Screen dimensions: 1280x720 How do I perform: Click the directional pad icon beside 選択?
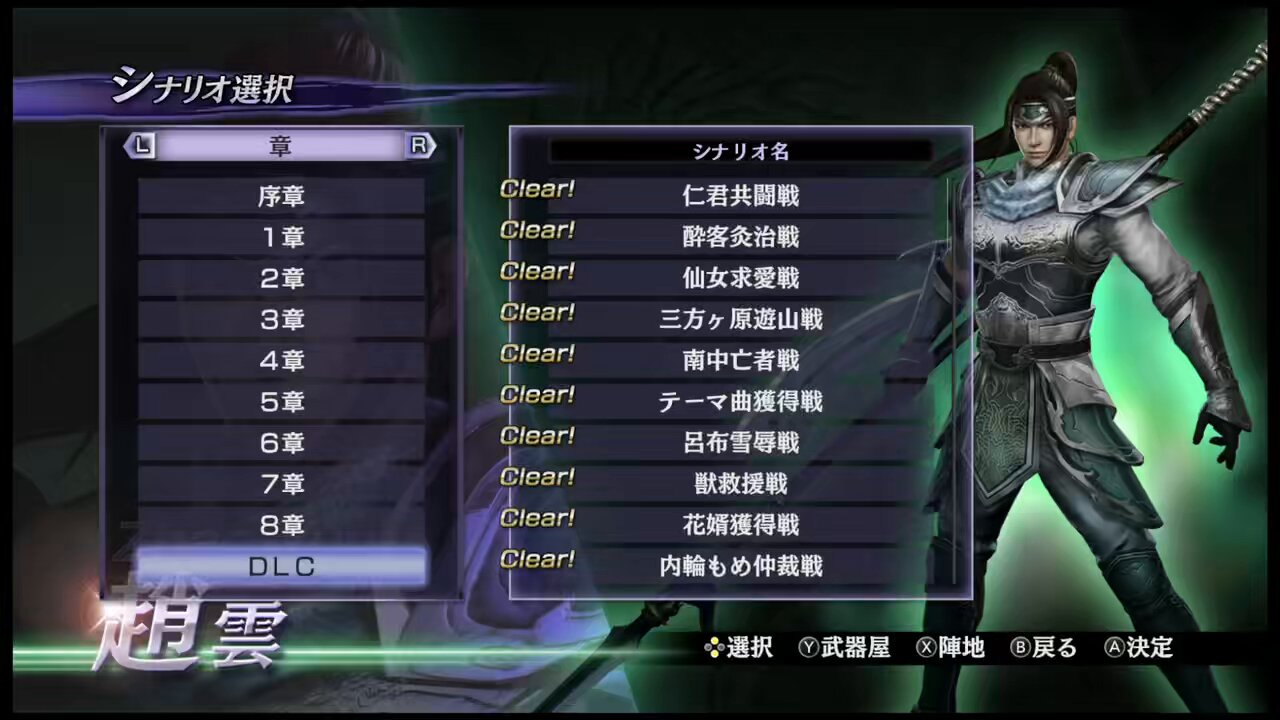coord(712,648)
